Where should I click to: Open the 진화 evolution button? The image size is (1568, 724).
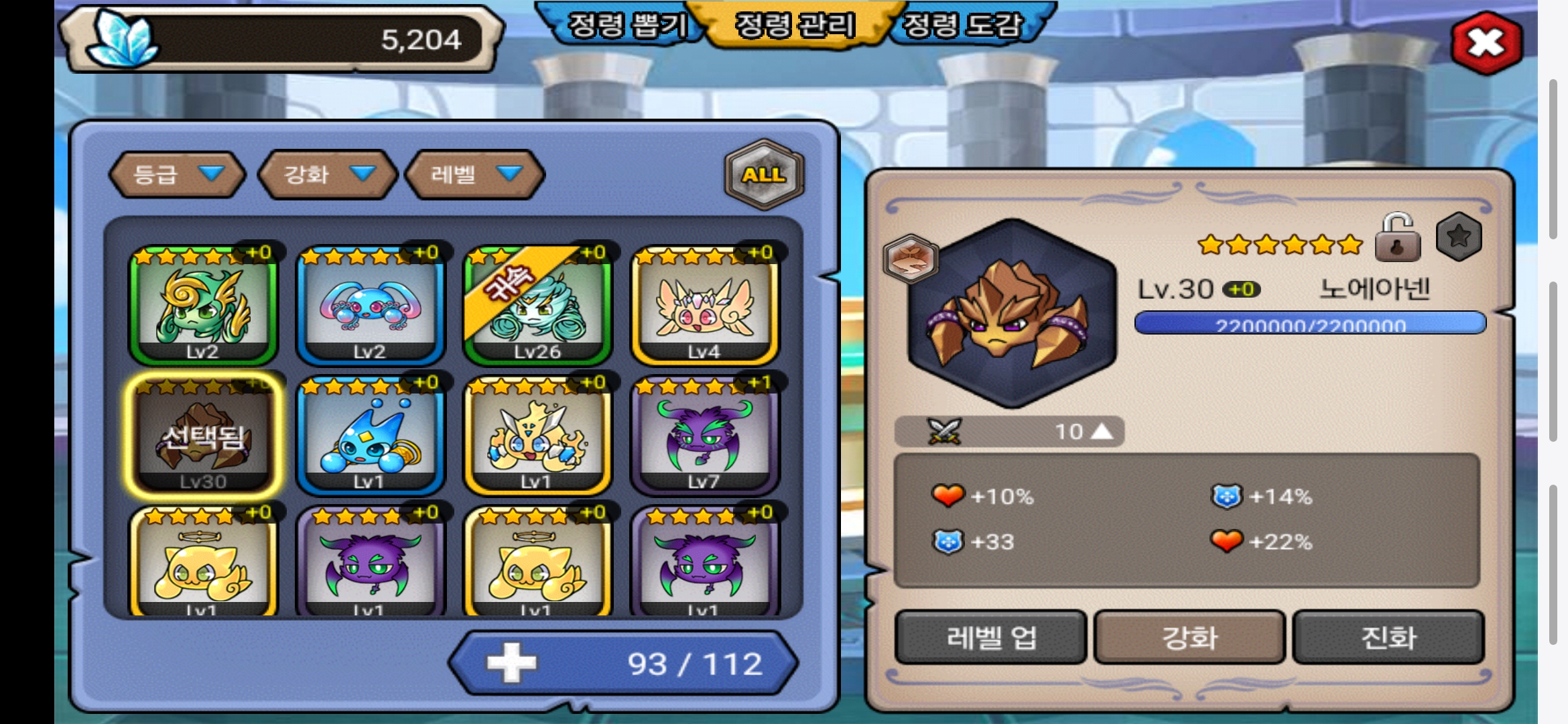point(1388,637)
